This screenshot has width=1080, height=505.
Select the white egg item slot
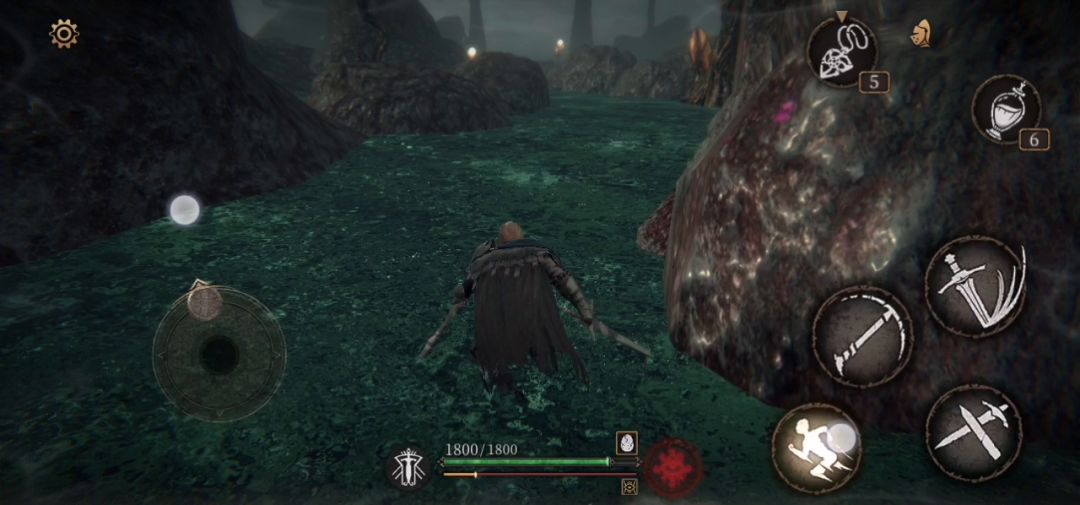pyautogui.click(x=627, y=442)
